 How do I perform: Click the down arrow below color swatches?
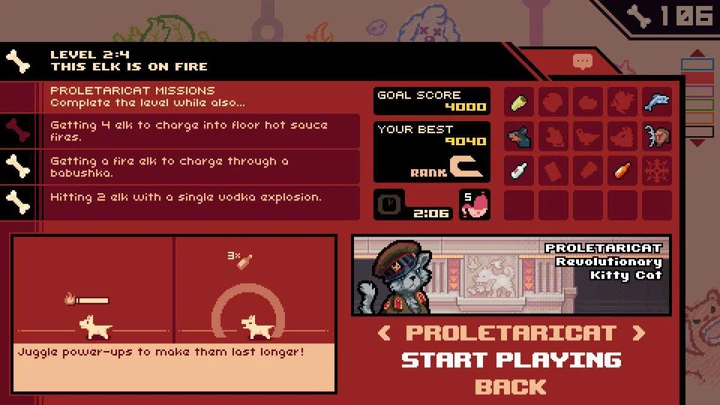pyautogui.click(x=697, y=143)
